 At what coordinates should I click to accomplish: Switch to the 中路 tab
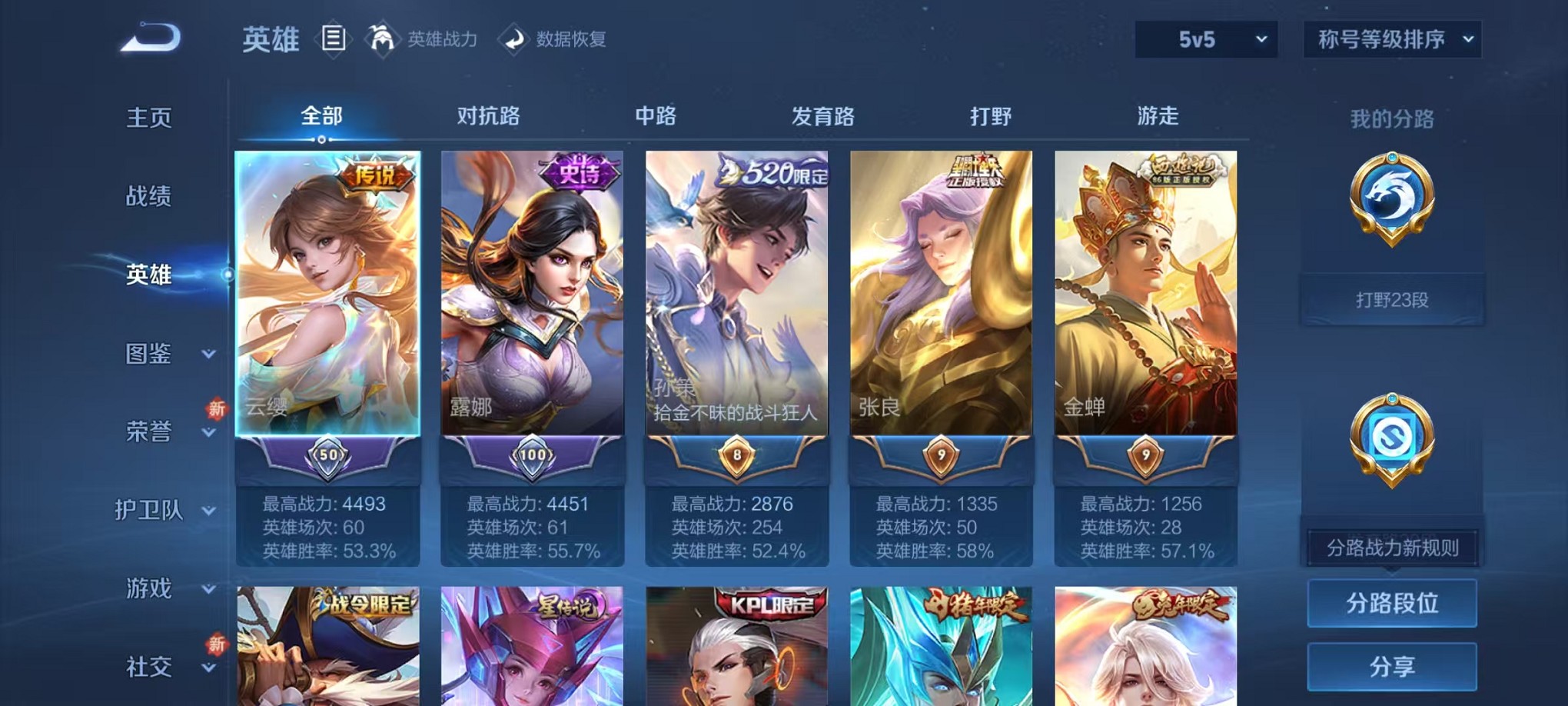(x=656, y=115)
